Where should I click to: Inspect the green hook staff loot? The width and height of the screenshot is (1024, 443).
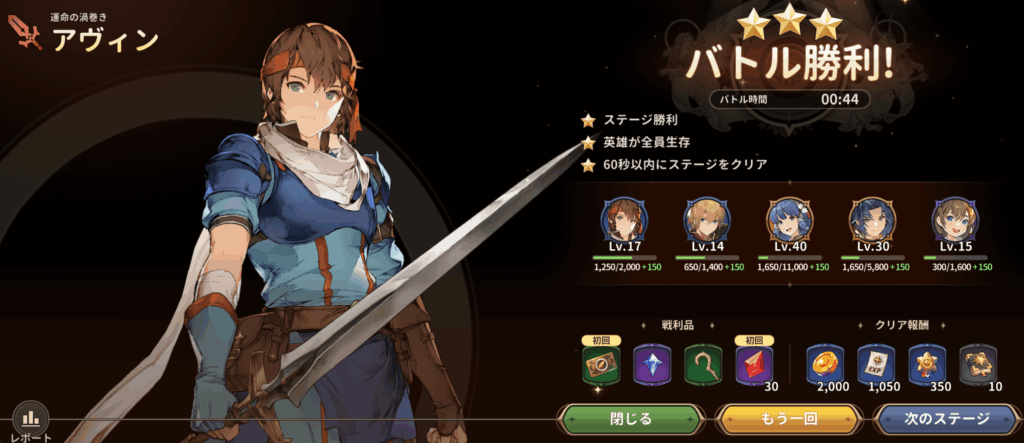(704, 364)
